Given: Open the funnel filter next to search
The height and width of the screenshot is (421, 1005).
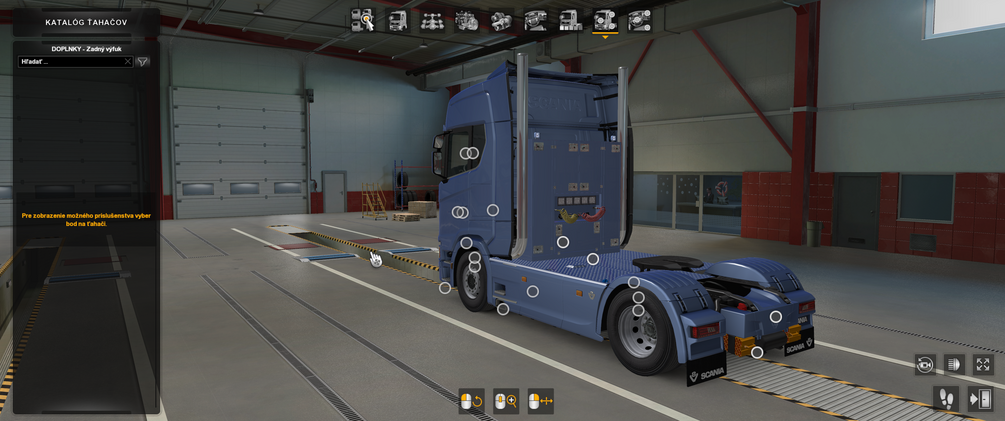Looking at the screenshot, I should tap(143, 62).
